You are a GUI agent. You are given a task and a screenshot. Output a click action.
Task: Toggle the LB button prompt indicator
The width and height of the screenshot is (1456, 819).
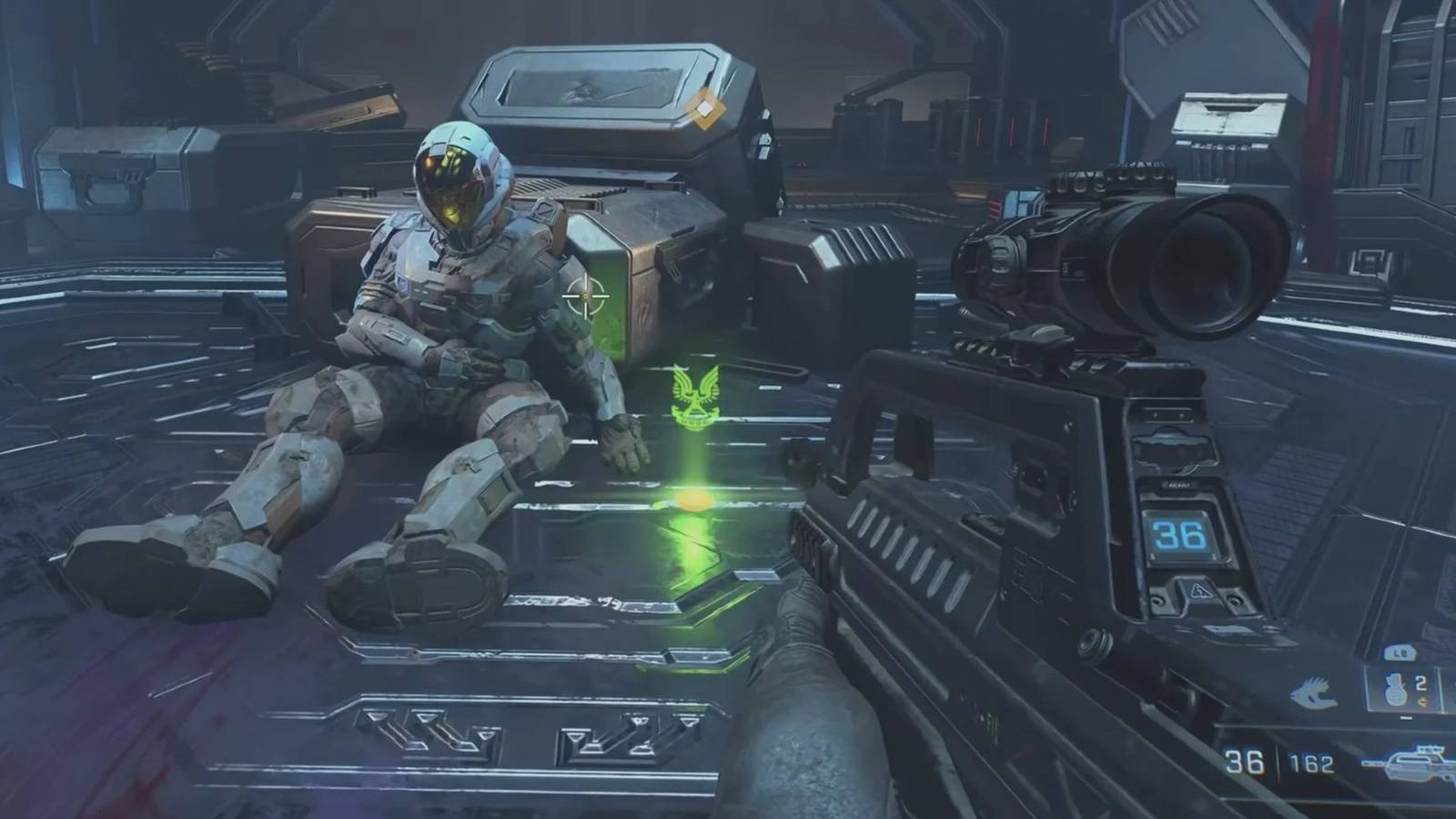1400,652
